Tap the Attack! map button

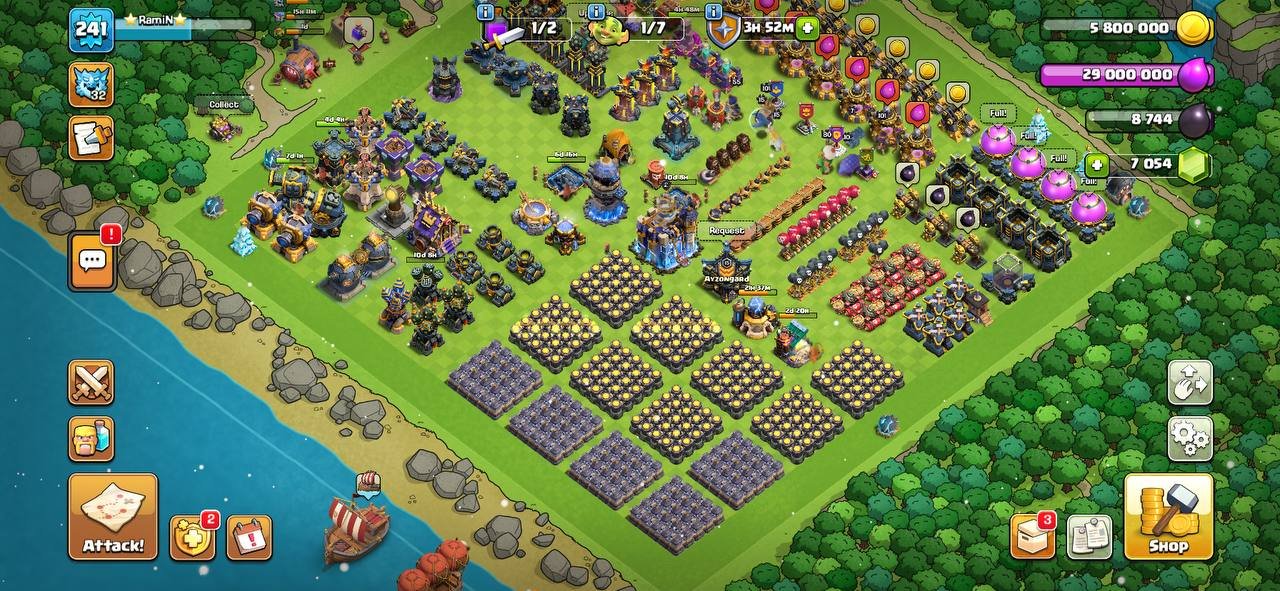113,516
